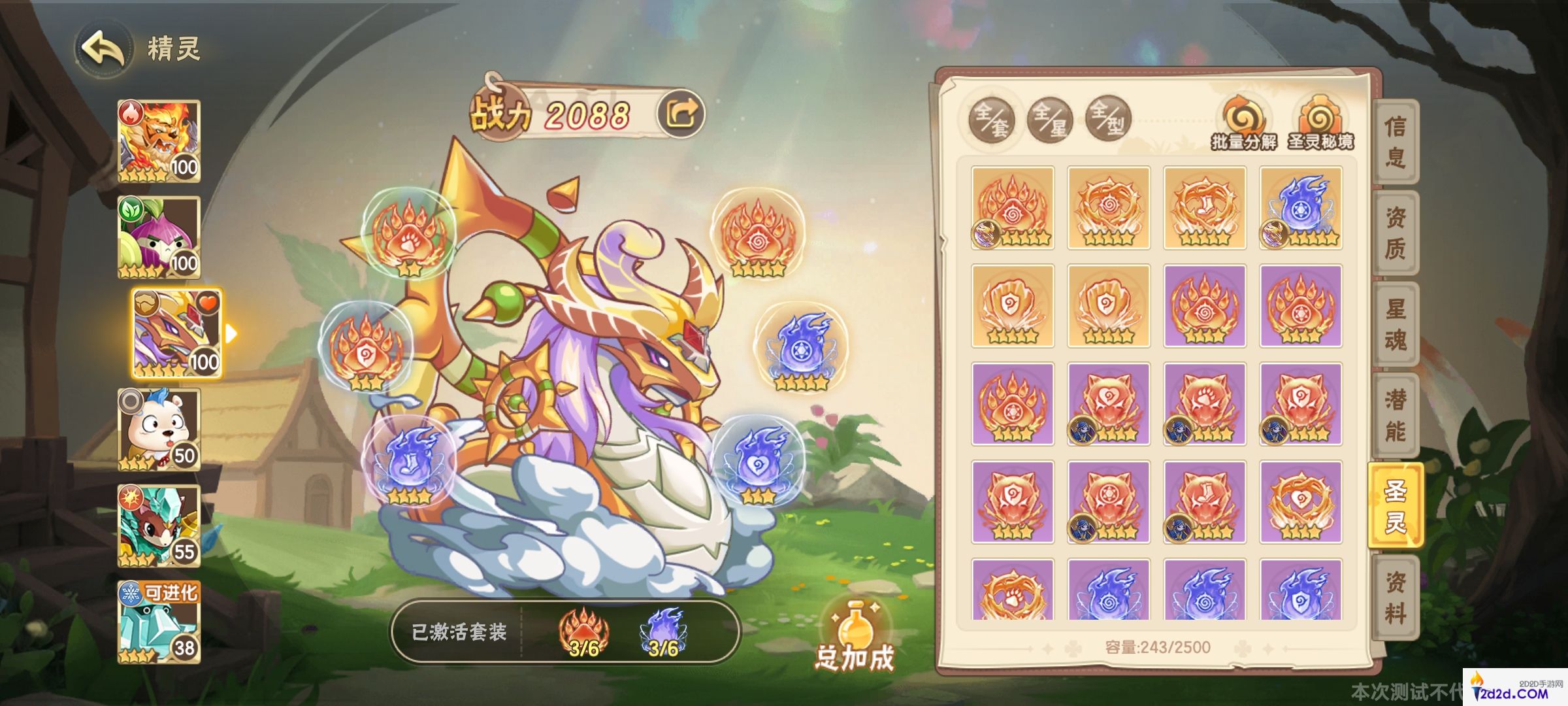Choose the level 50 white bear spirit
The image size is (1568, 706).
[x=159, y=429]
